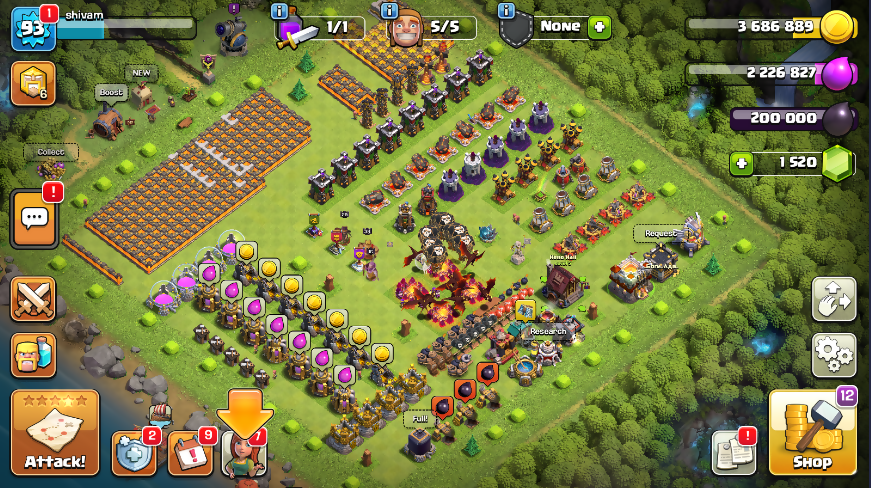This screenshot has width=871, height=488.
Task: Add a shield with the green plus
Action: [x=599, y=27]
